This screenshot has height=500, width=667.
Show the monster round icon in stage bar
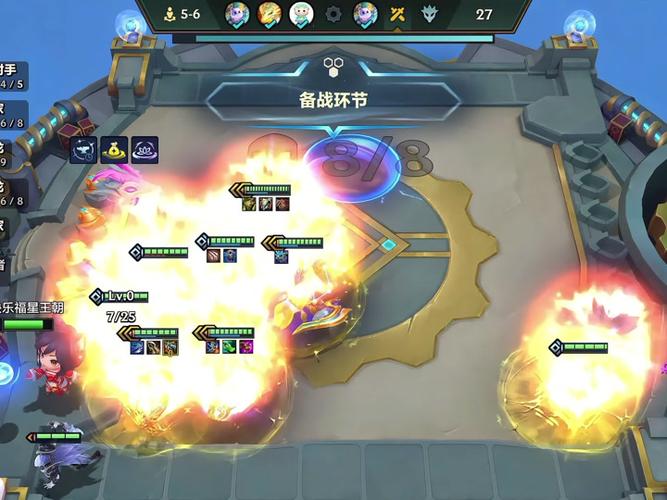tap(429, 14)
